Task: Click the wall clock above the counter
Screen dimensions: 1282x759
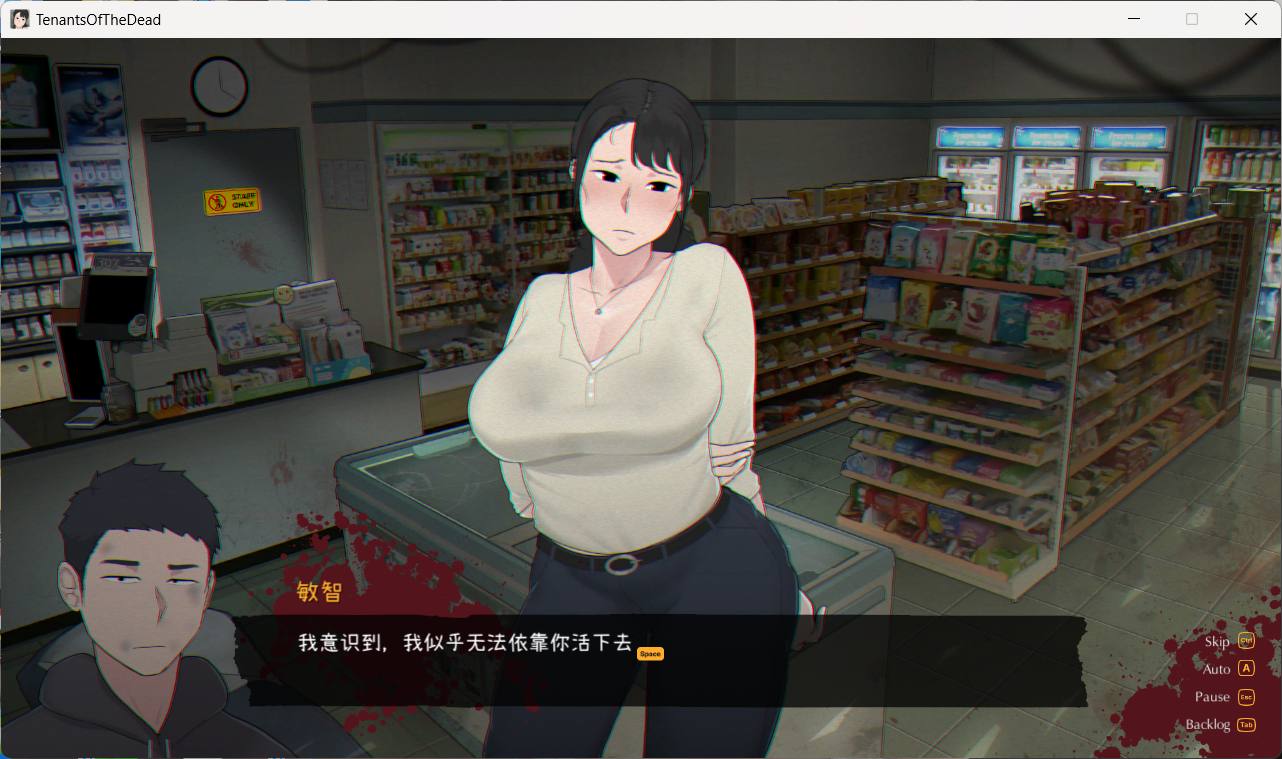Action: click(x=218, y=87)
